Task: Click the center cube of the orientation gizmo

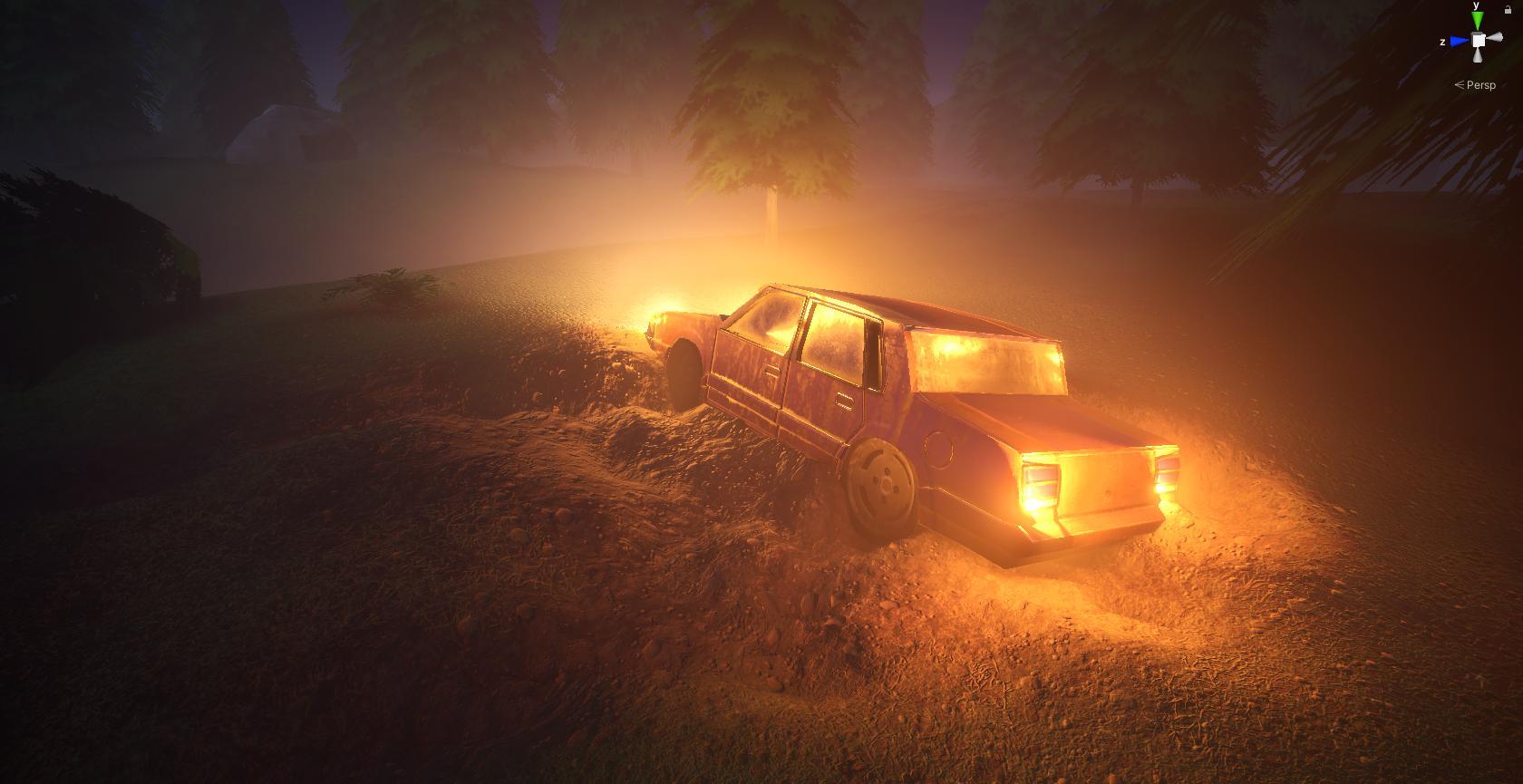Action: point(1479,40)
